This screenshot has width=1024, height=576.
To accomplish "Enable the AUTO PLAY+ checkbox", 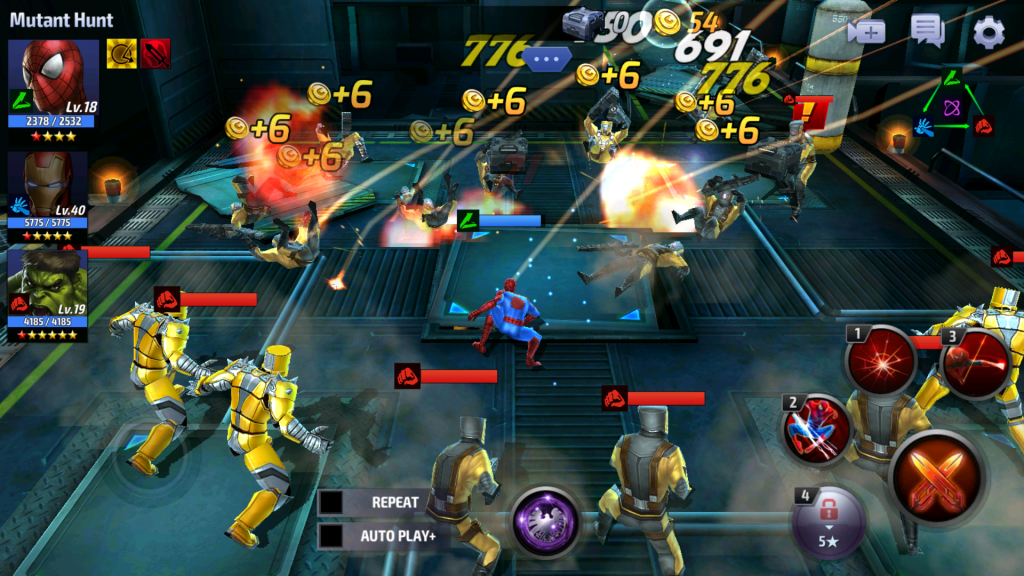I will 331,536.
